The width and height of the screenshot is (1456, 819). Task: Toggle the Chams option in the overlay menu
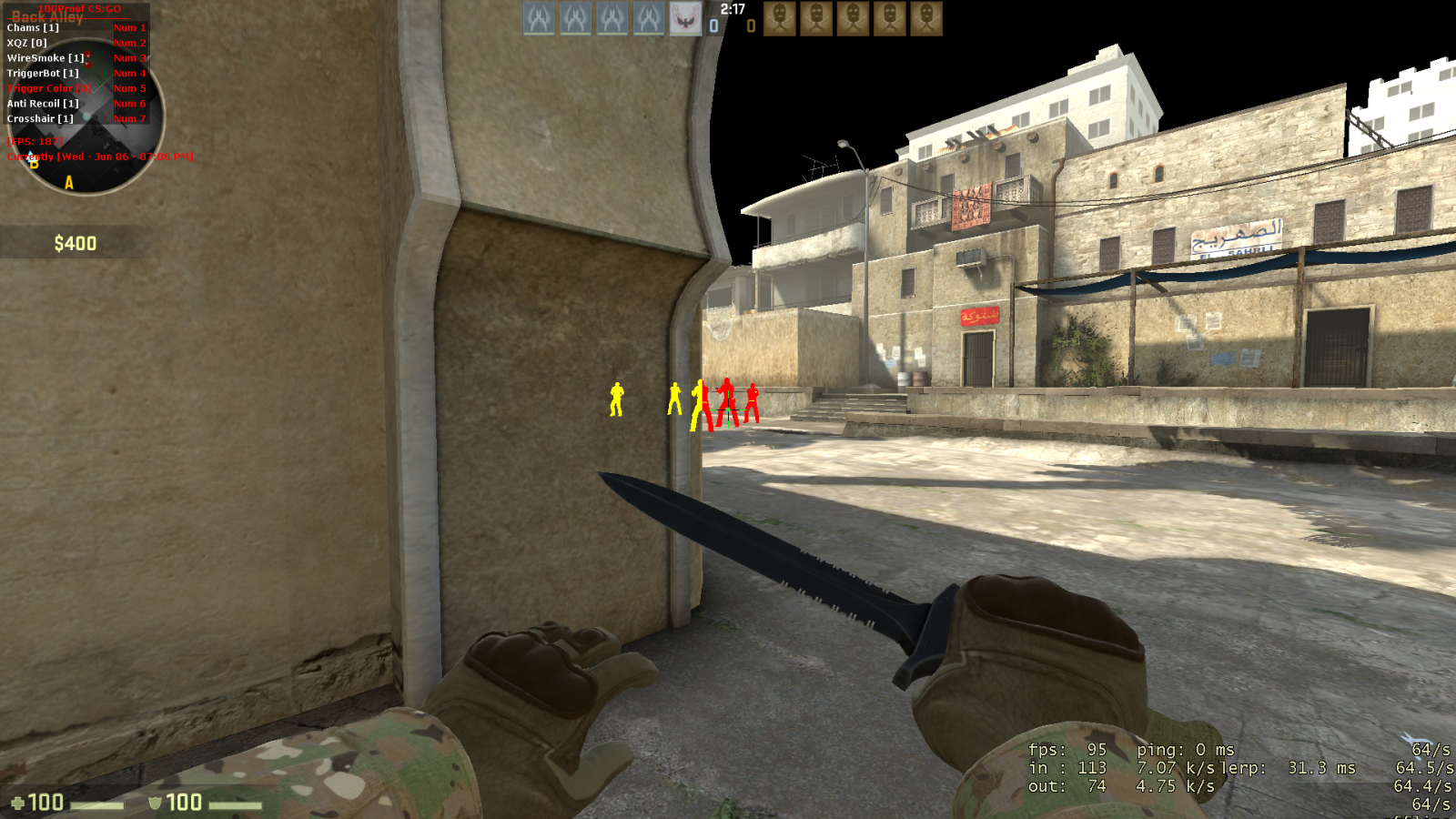33,28
